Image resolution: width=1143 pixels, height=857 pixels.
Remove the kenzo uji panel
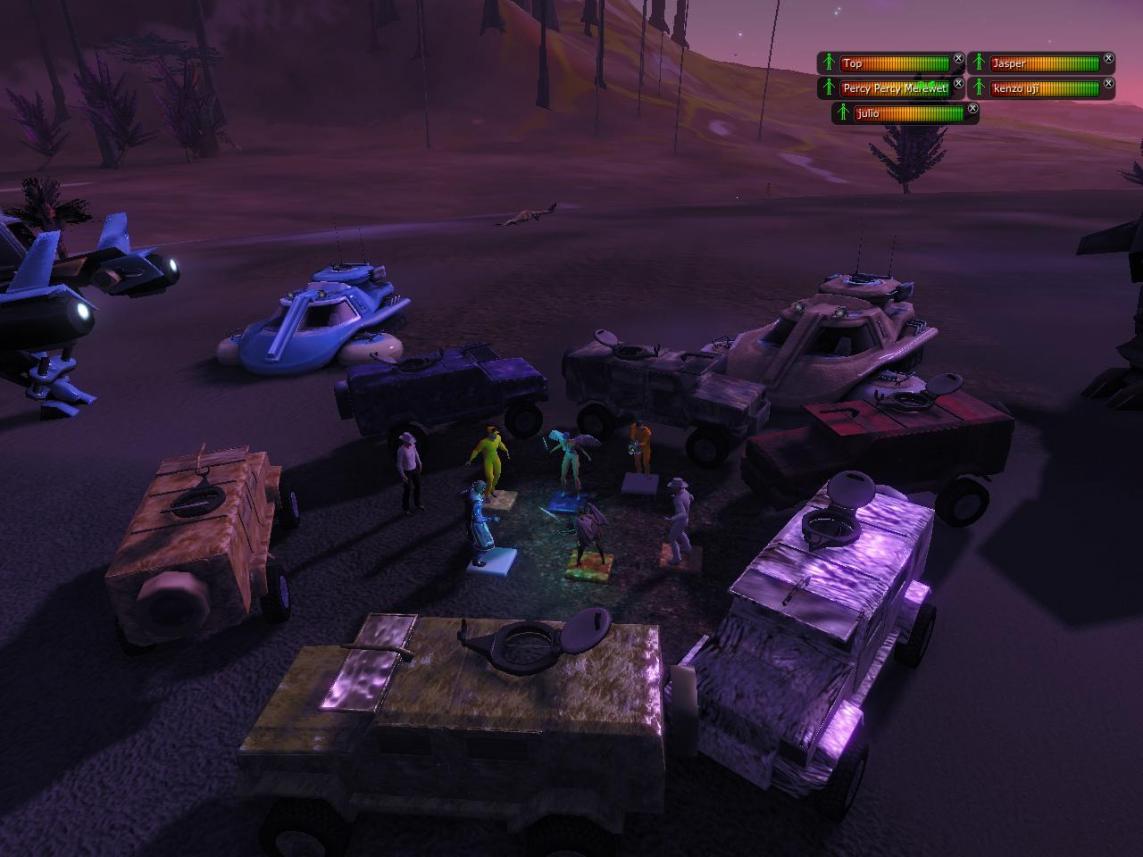(1108, 83)
